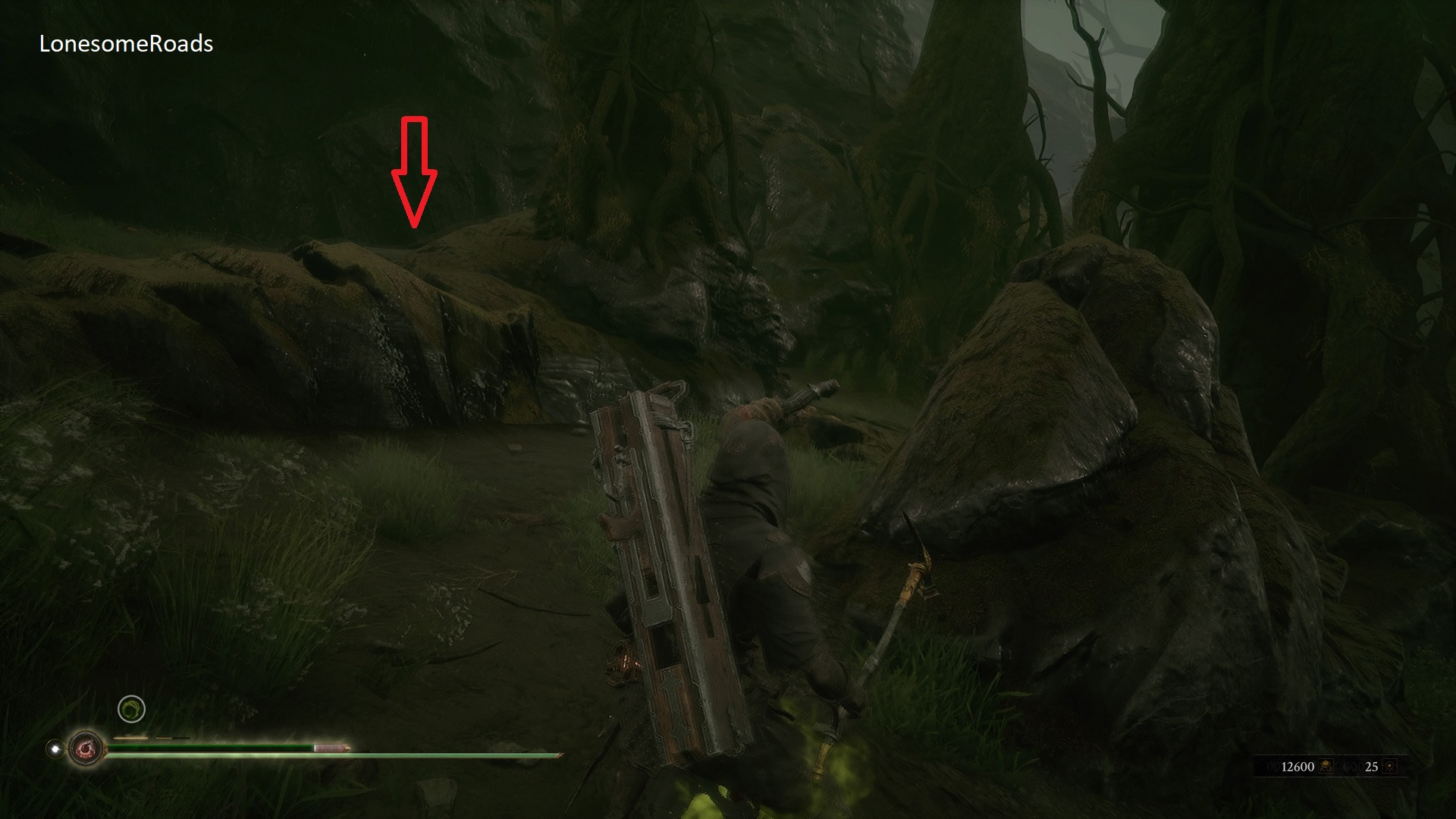Click the red shell portrait icon
The height and width of the screenshot is (819, 1456).
click(86, 749)
